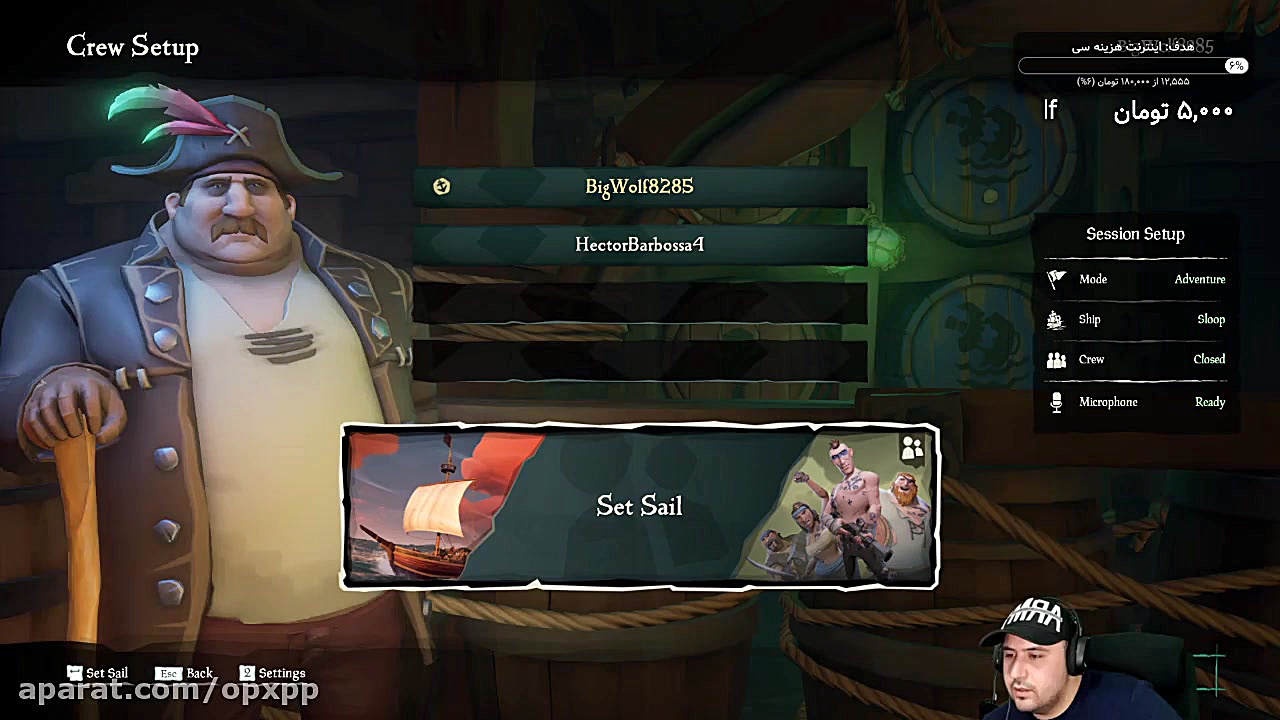Click the crown icon beside BigWolf8285

441,187
